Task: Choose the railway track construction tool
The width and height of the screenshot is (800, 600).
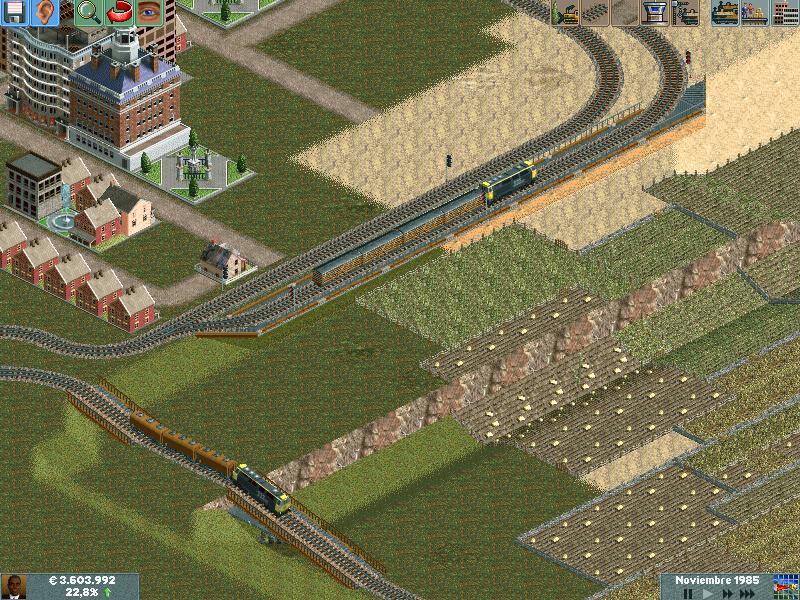Action: click(x=597, y=12)
